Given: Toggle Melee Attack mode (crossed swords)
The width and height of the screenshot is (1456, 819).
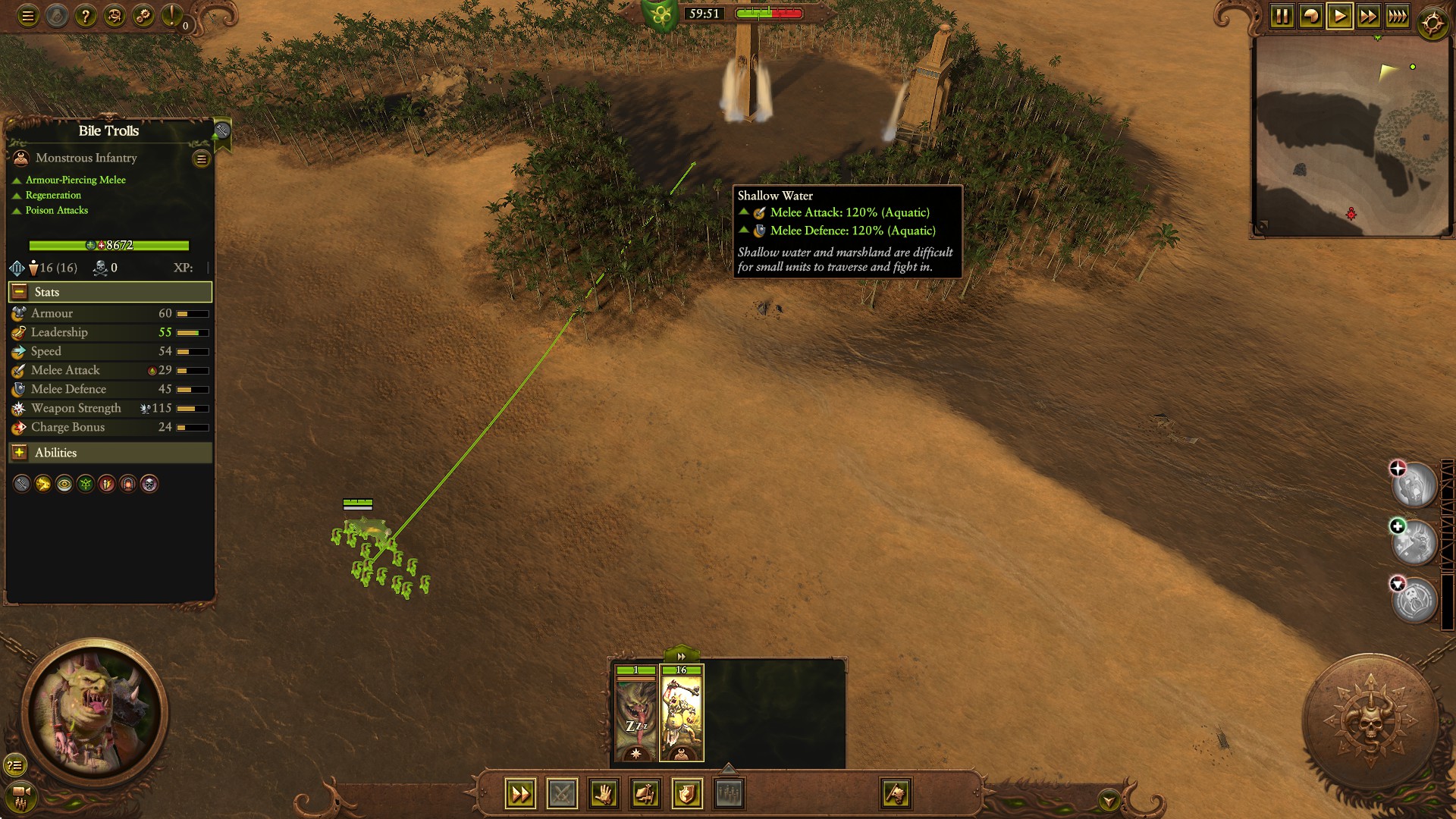Looking at the screenshot, I should tap(562, 794).
